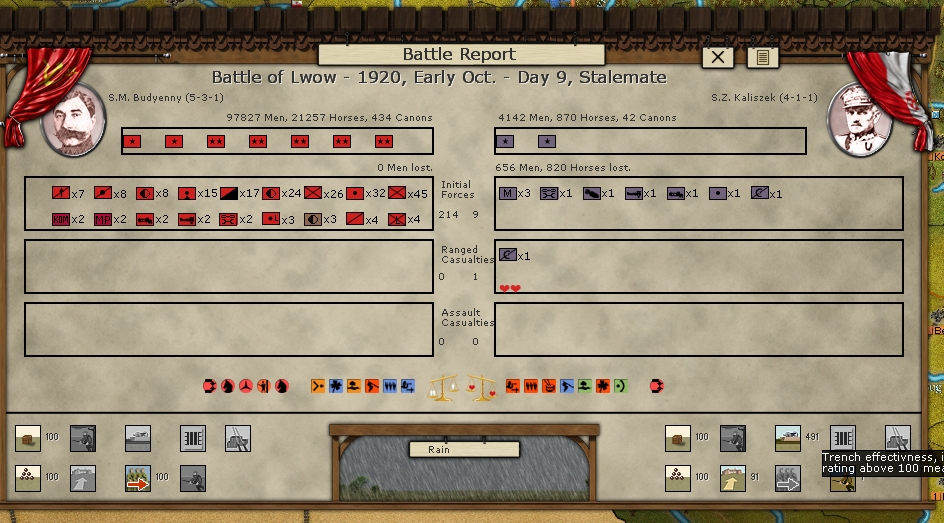
Task: Click the Polish airplane icon showing 491
Action: tap(788, 438)
